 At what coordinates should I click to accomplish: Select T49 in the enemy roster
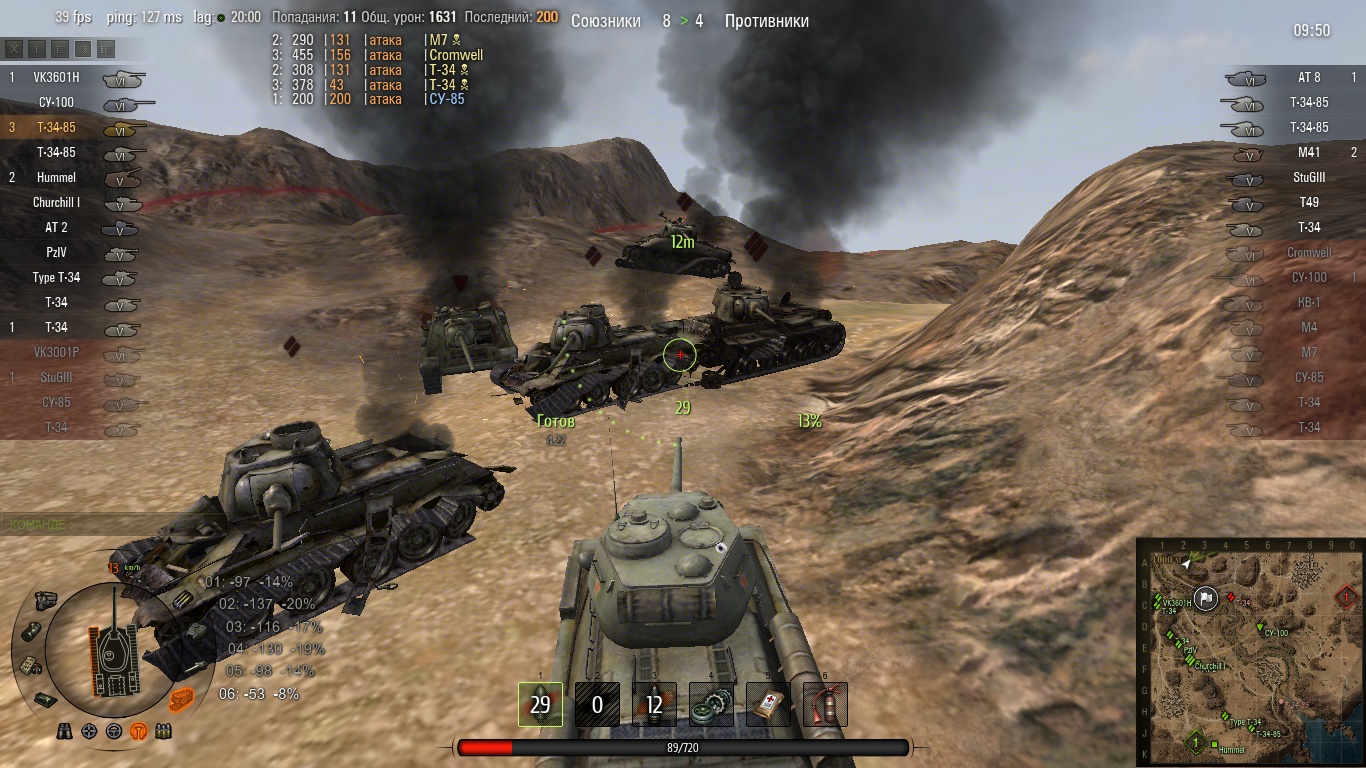[x=1309, y=202]
